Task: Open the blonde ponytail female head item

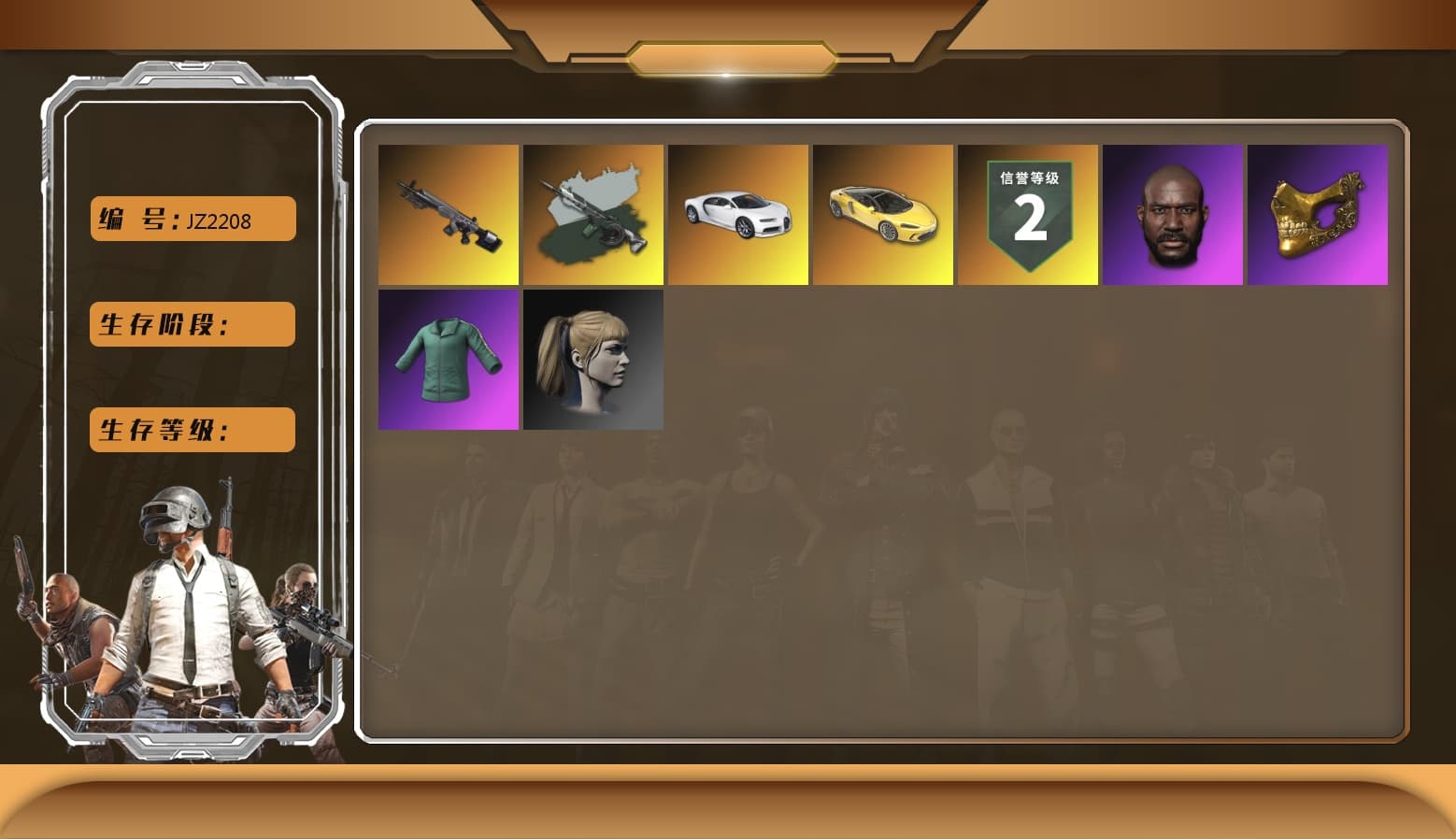Action: click(593, 360)
